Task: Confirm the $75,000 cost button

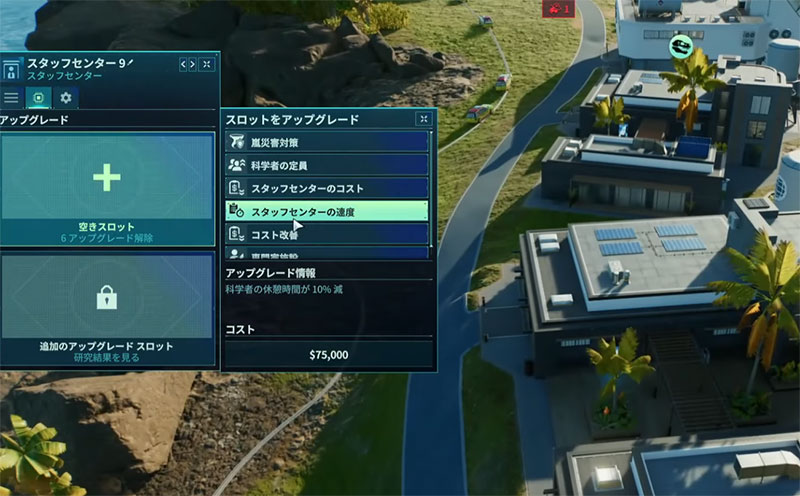Action: click(x=328, y=354)
